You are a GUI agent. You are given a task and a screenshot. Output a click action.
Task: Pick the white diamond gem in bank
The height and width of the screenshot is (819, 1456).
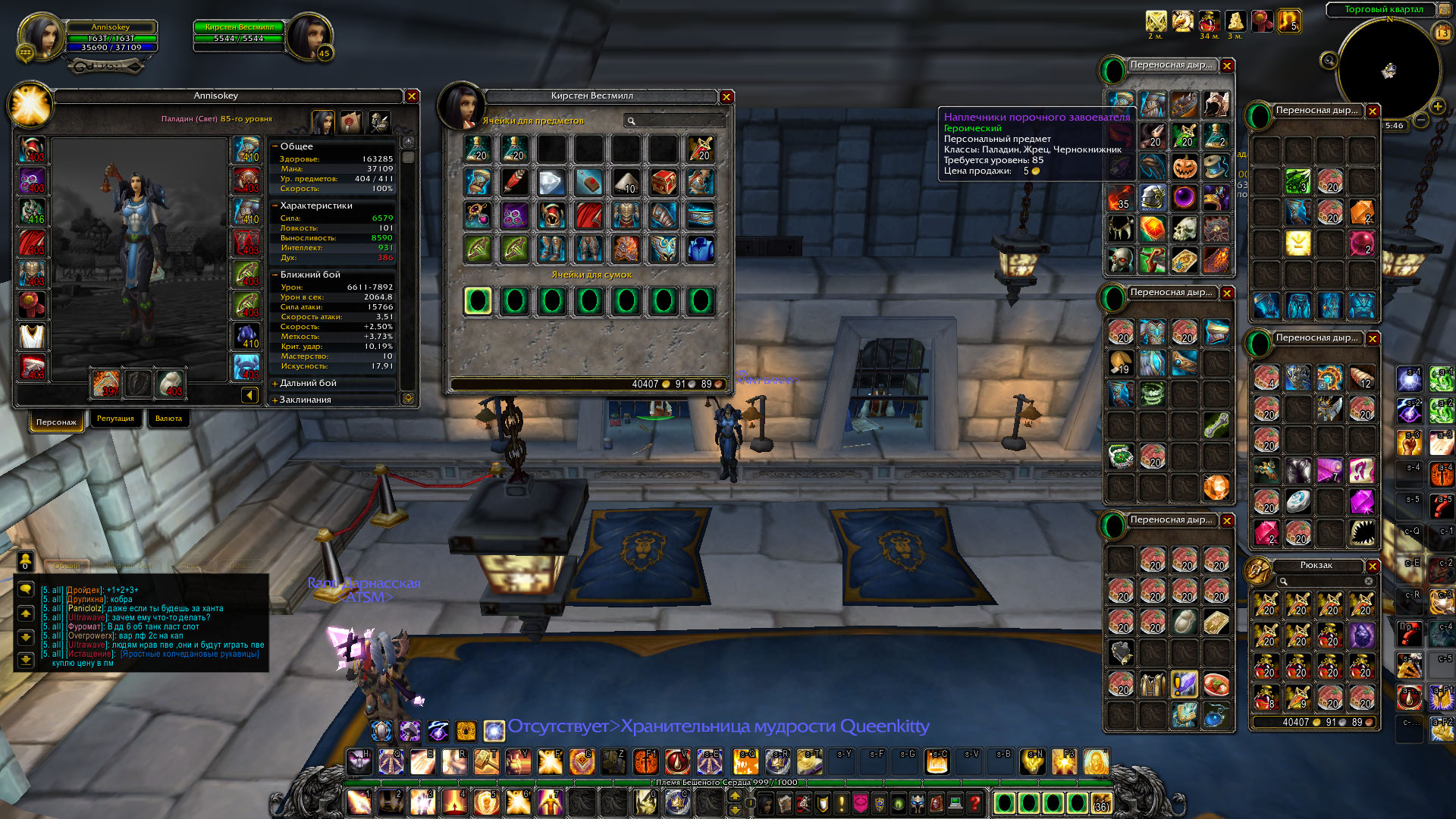[x=552, y=182]
